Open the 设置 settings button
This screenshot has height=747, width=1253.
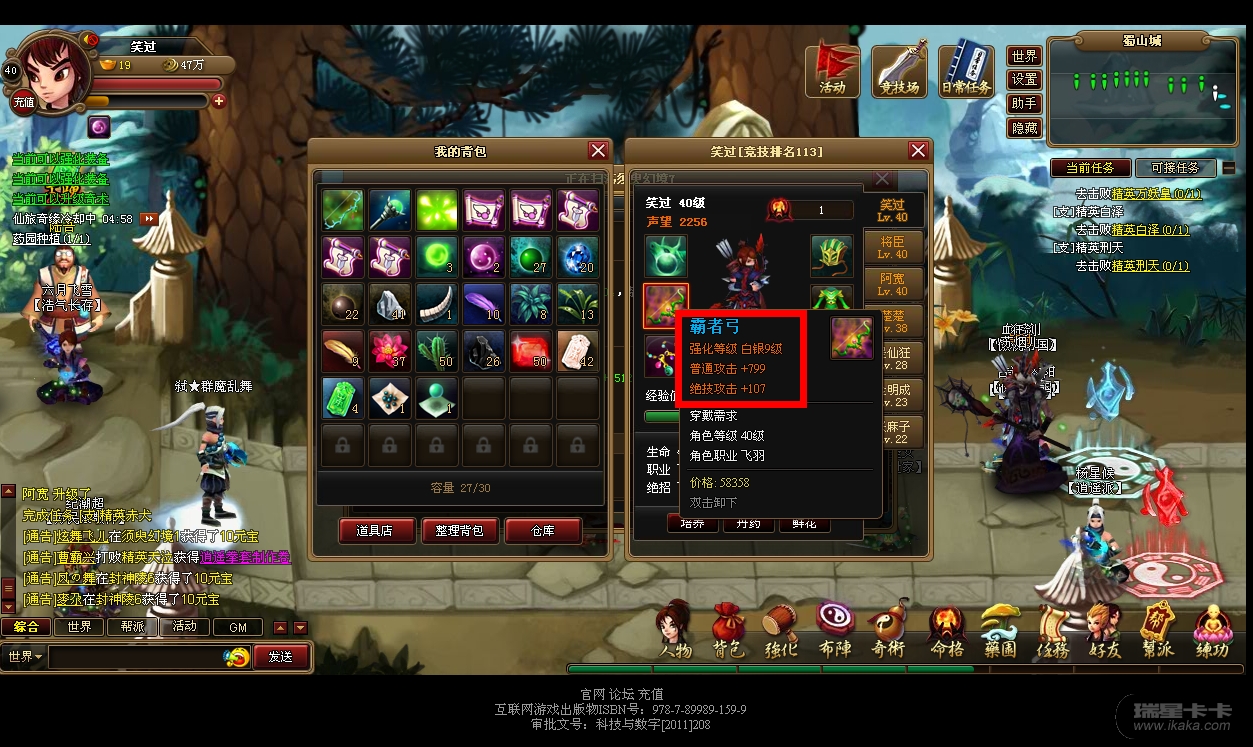pos(1024,80)
